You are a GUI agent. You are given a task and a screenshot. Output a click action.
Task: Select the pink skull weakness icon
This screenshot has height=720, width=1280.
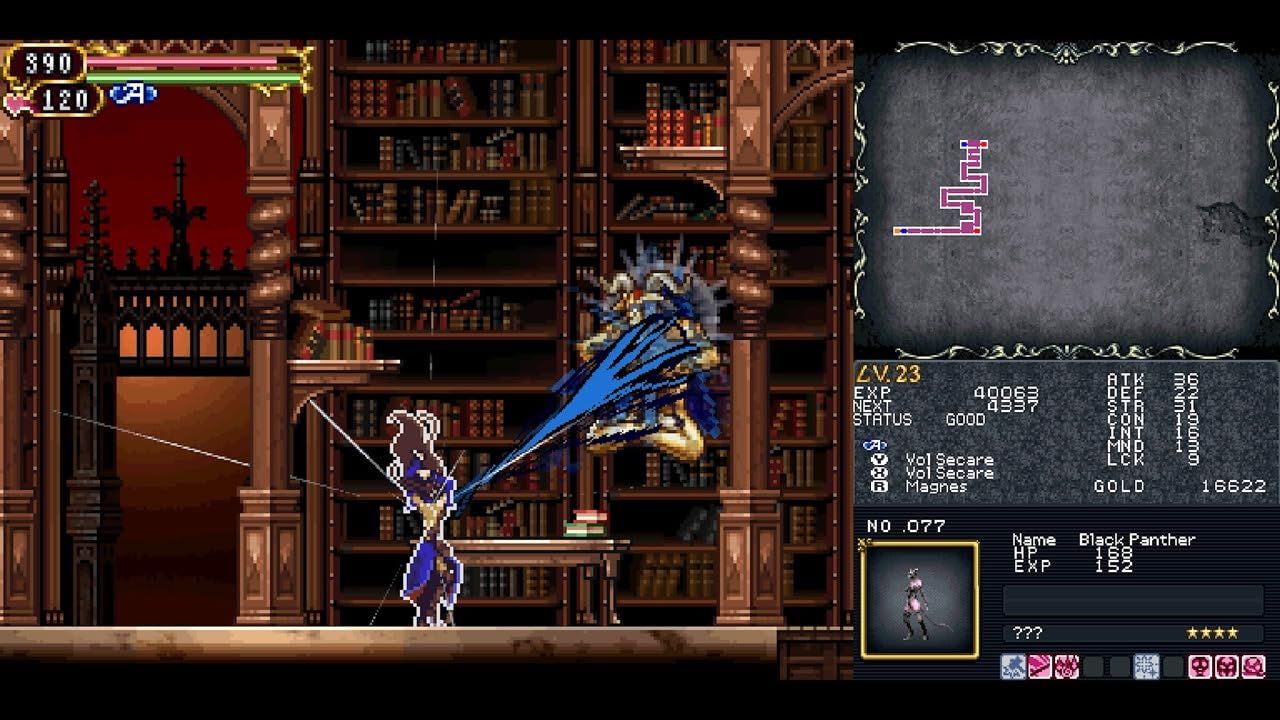click(1199, 665)
